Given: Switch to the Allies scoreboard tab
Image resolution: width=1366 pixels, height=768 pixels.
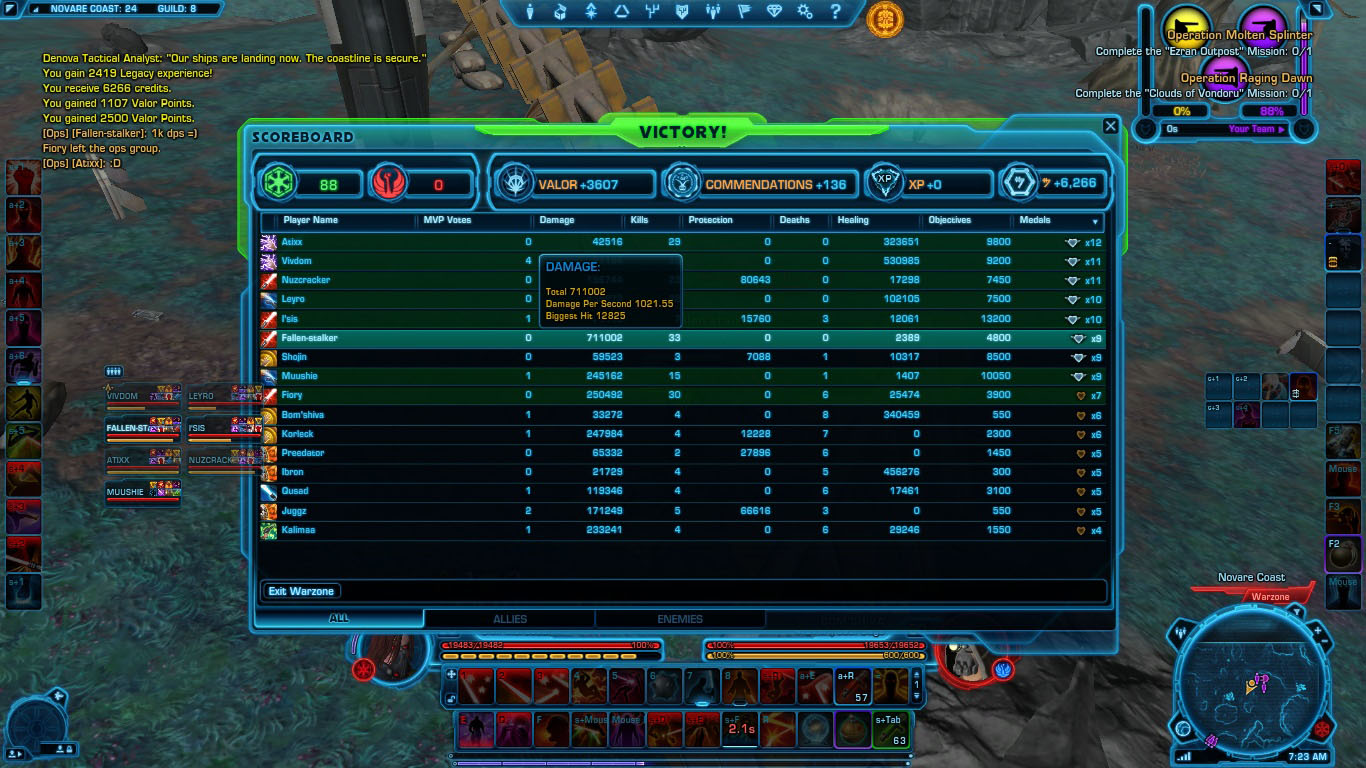Looking at the screenshot, I should point(509,619).
